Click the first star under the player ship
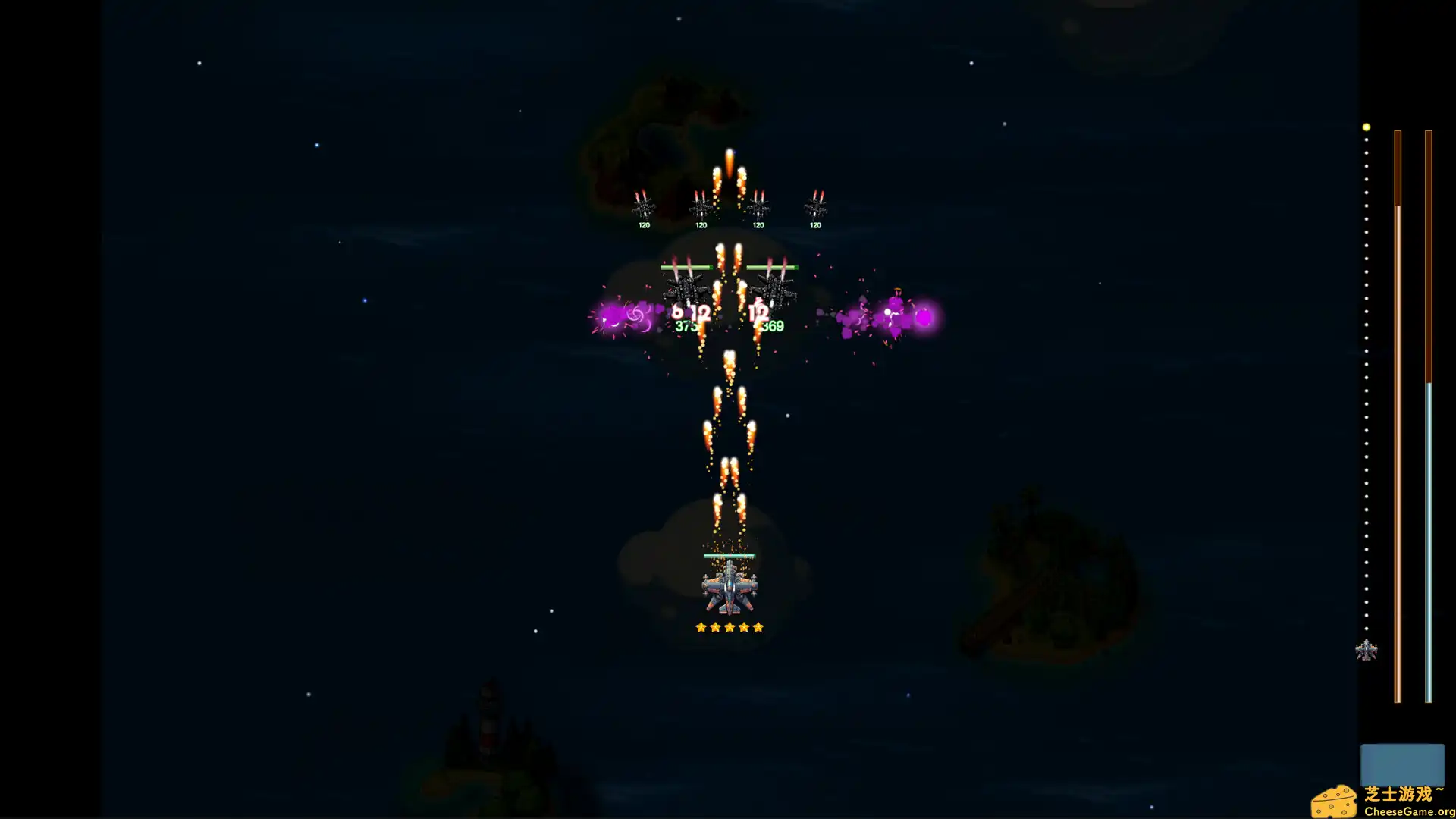The height and width of the screenshot is (819, 1456). tap(701, 626)
